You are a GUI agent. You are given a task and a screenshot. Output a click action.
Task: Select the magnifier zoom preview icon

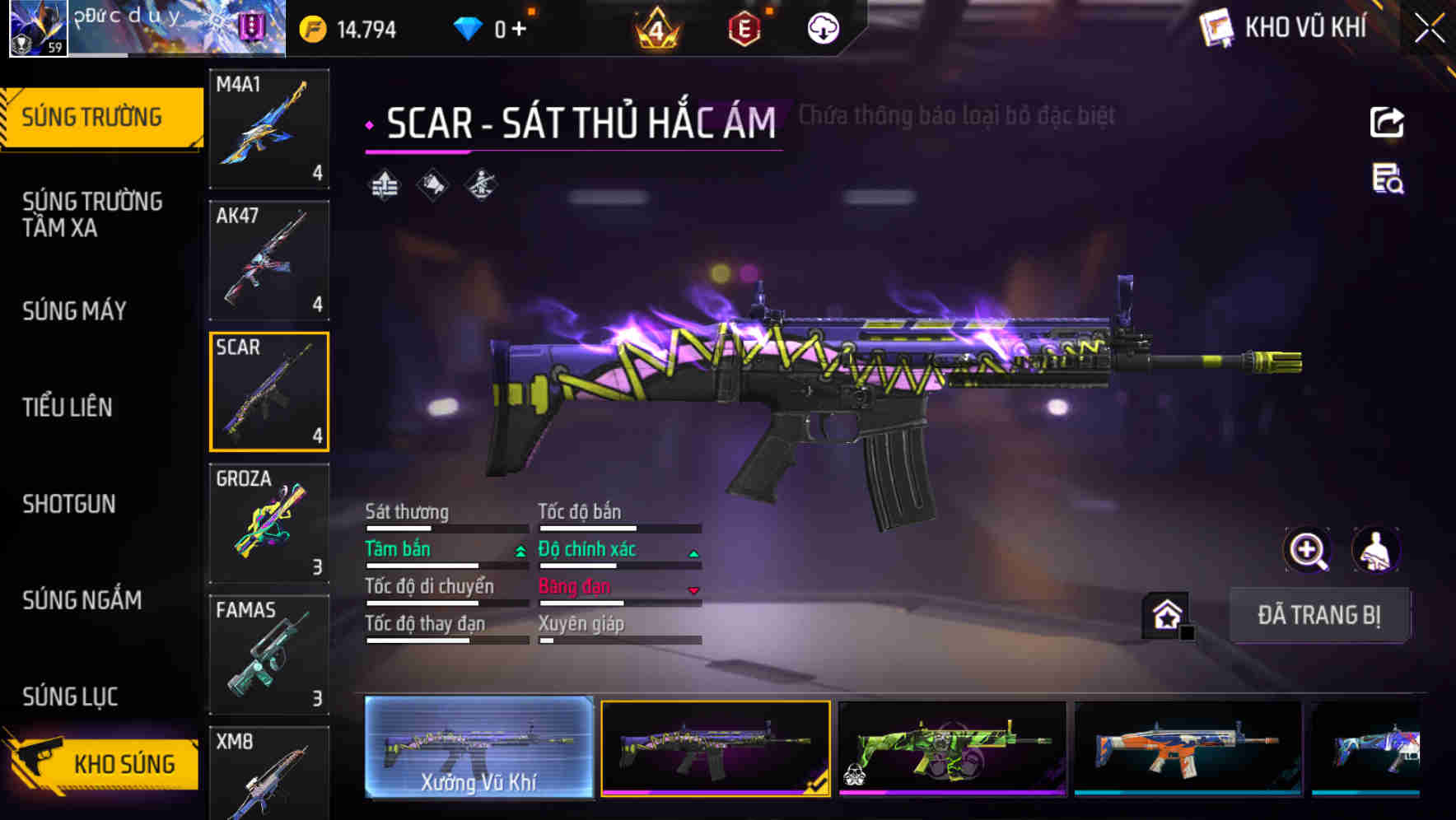[1306, 550]
